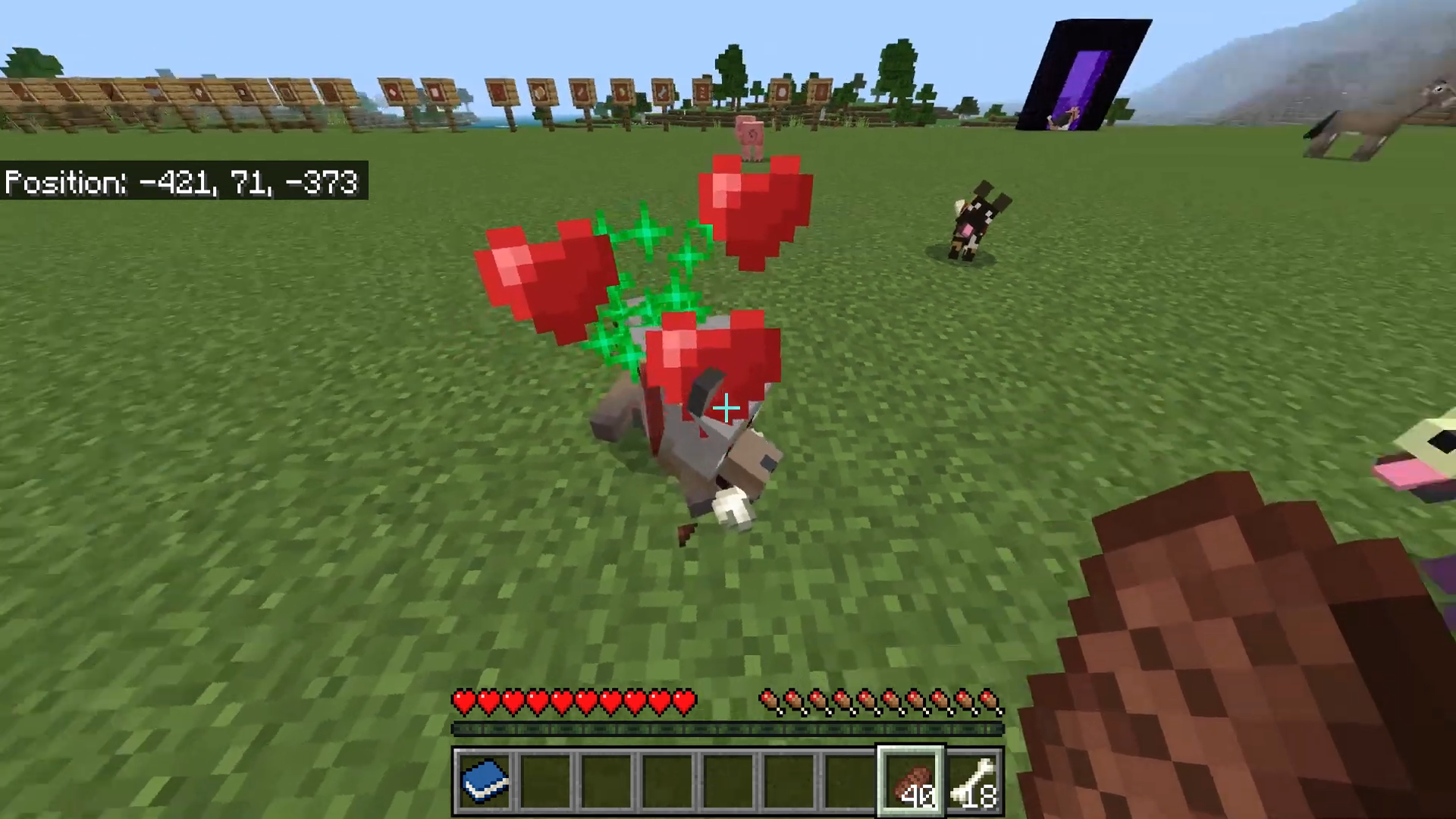Click the rightmost drumstick hunger icon
This screenshot has width=1456, height=819.
coord(988,703)
